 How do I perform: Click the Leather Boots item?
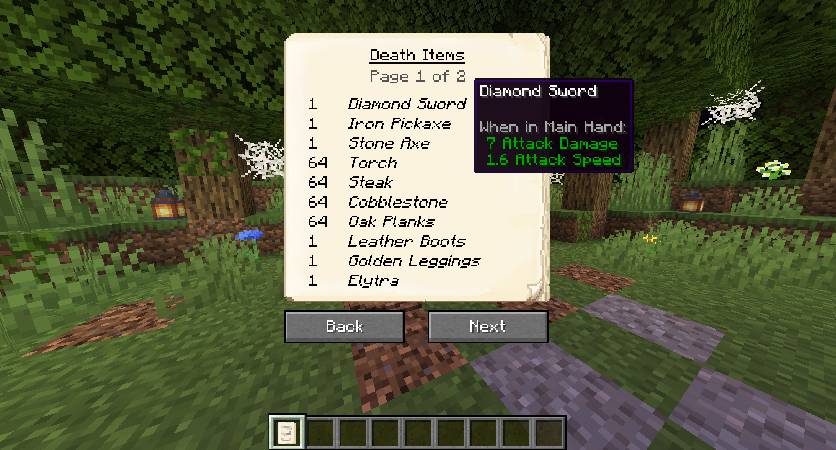coord(406,241)
